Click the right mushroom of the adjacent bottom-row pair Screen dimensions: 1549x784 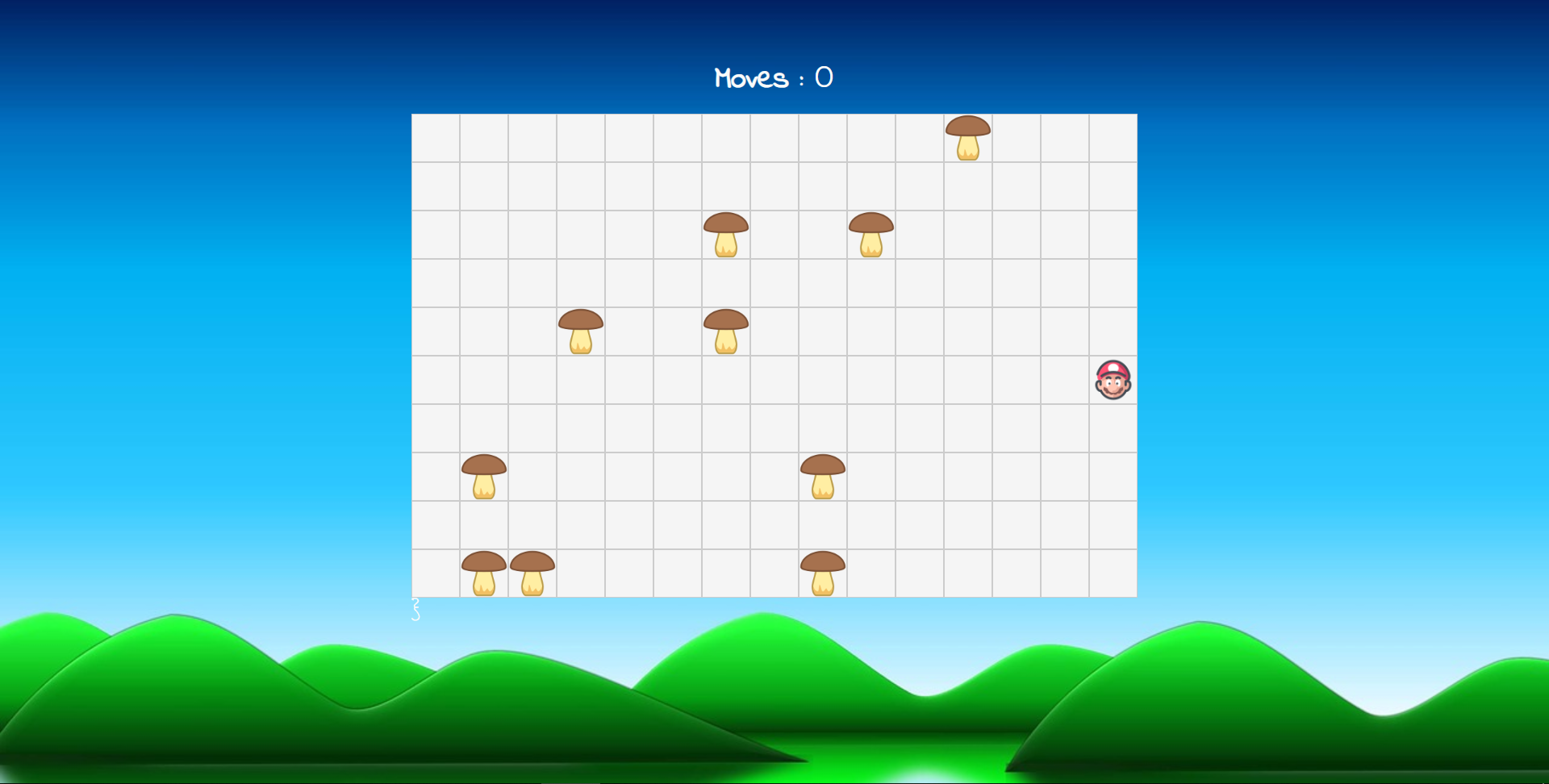point(532,573)
